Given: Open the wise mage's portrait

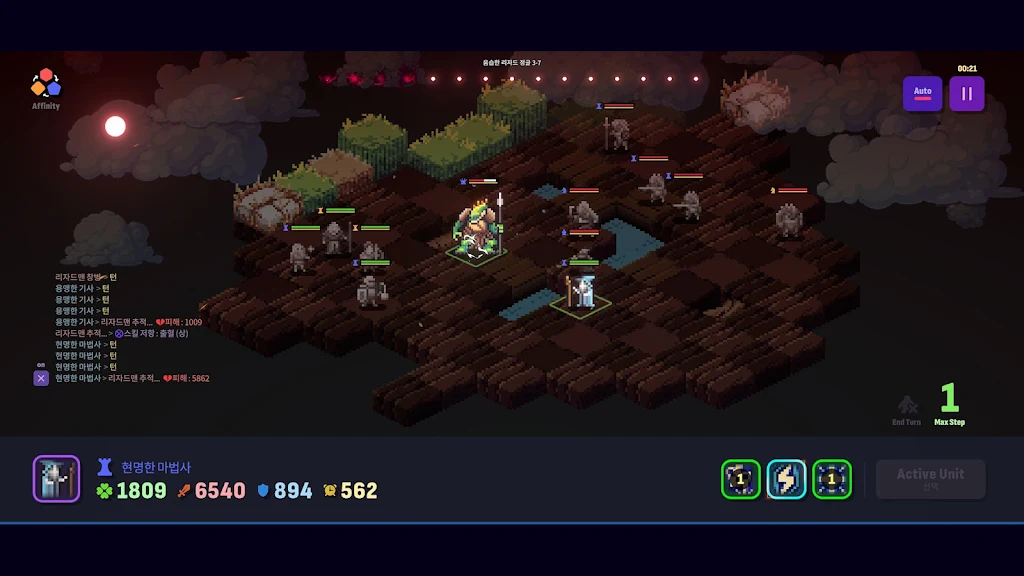Looking at the screenshot, I should click(56, 479).
